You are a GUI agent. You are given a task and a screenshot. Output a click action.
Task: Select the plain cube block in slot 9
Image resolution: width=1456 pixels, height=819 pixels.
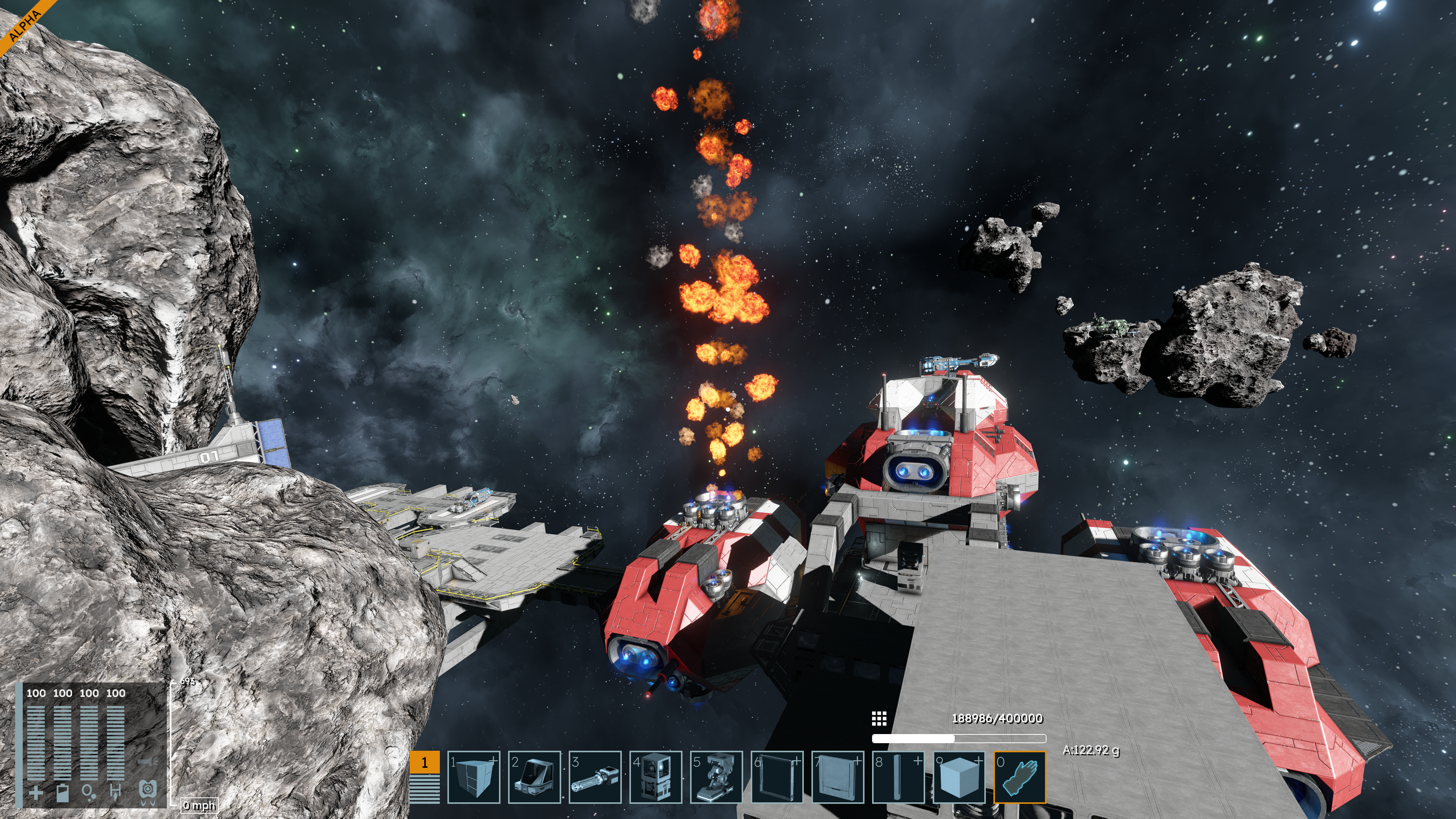click(x=959, y=777)
